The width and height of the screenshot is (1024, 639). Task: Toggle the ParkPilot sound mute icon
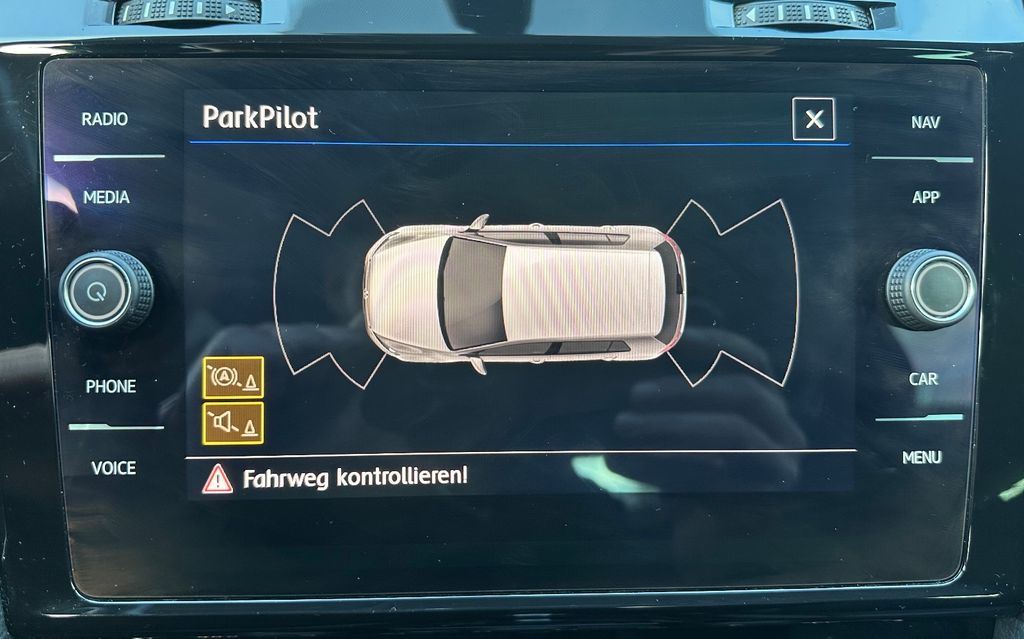(x=233, y=423)
